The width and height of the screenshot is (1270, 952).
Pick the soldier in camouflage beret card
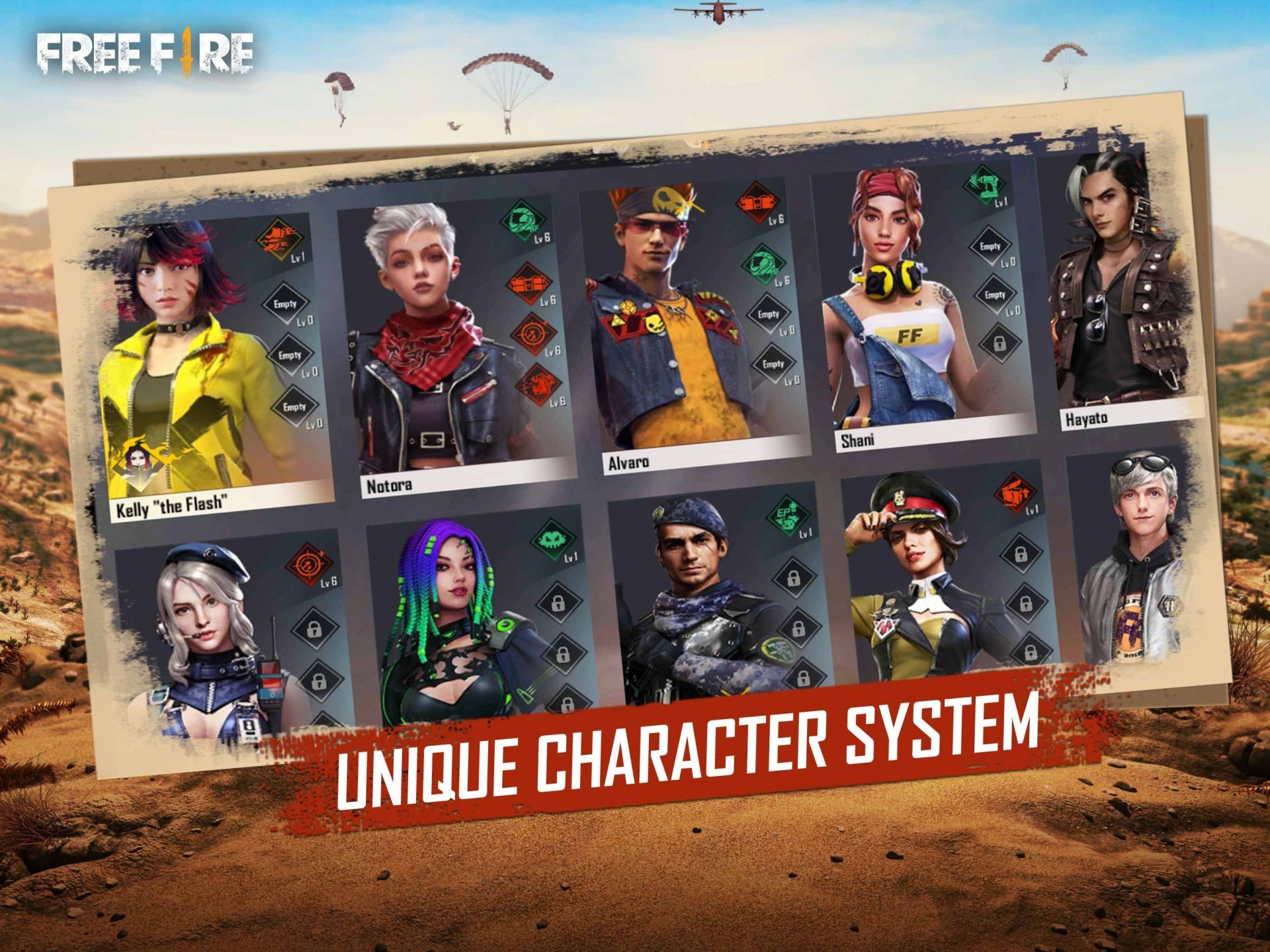701,595
